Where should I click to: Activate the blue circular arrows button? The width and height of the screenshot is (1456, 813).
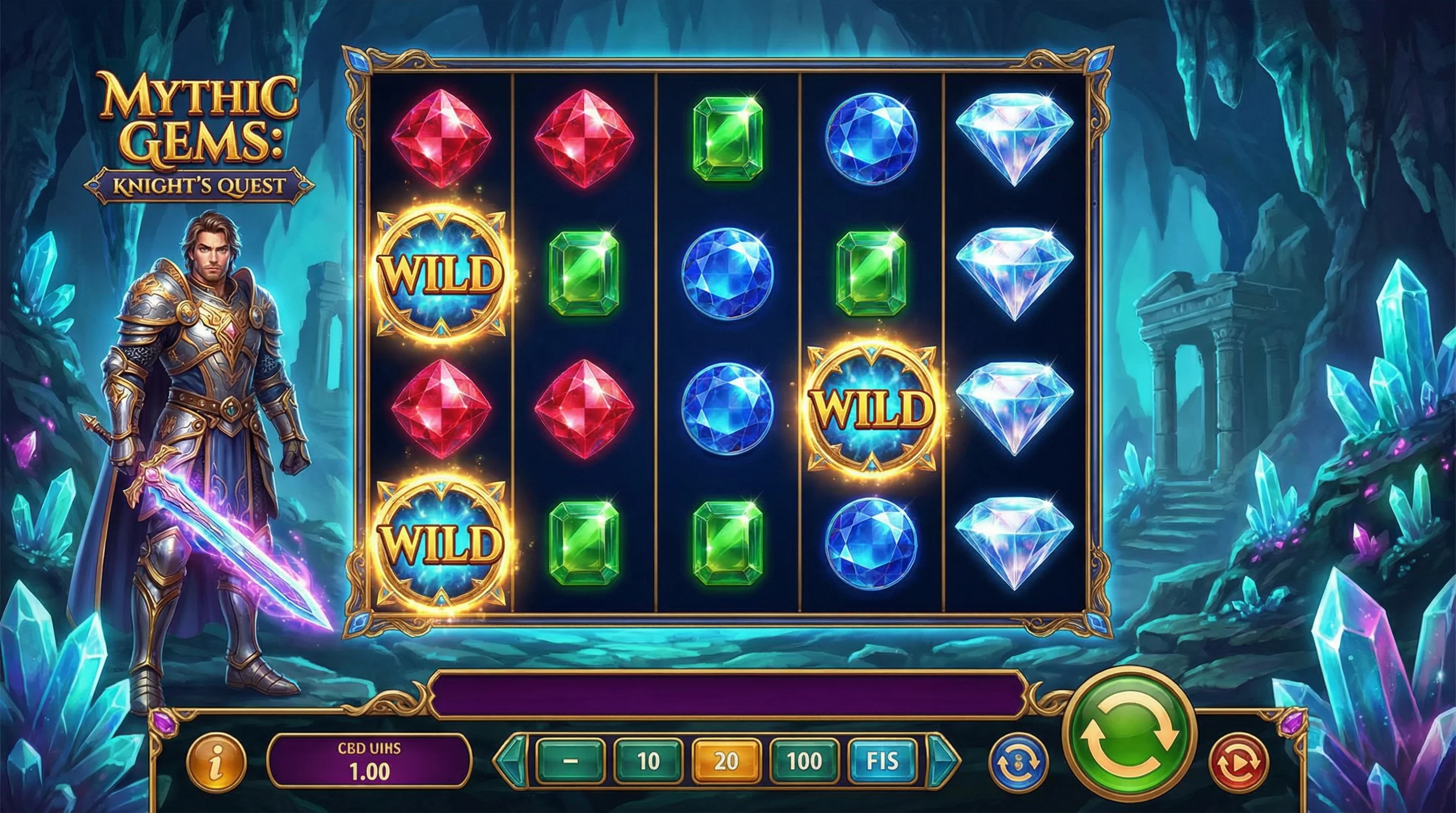(x=1018, y=762)
